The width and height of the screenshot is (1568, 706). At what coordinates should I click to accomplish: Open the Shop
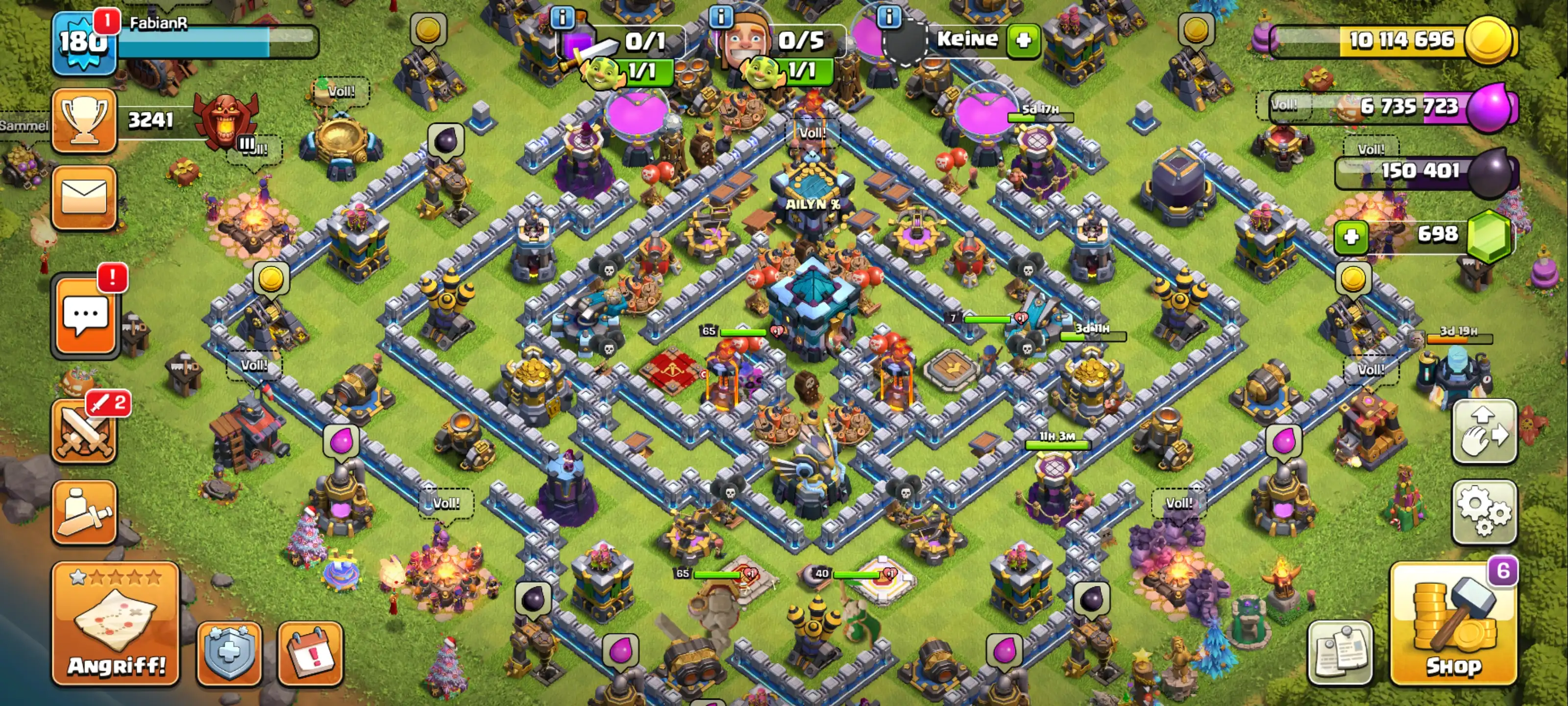coord(1453,625)
